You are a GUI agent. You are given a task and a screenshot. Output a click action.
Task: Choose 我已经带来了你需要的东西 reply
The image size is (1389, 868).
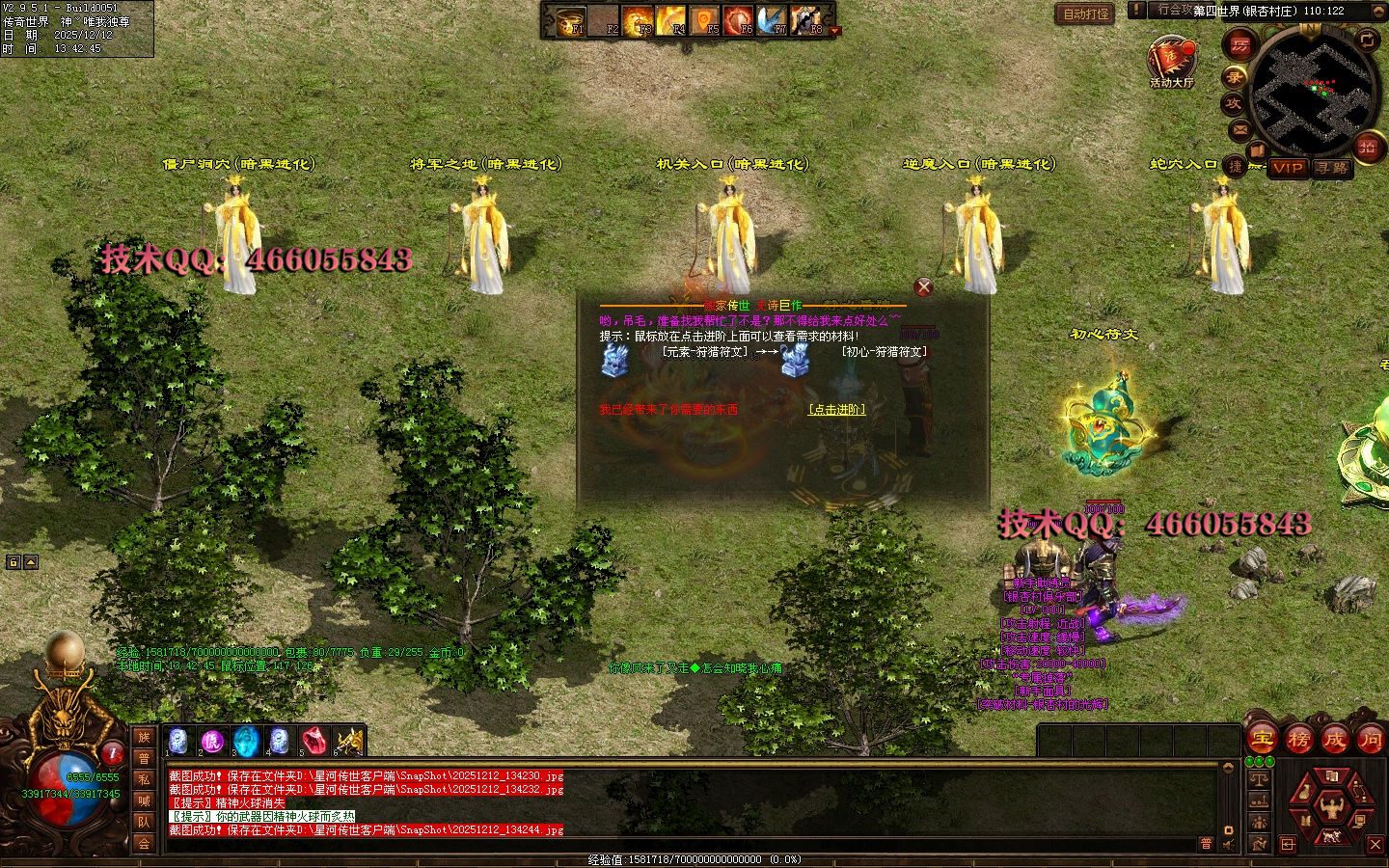click(x=668, y=410)
